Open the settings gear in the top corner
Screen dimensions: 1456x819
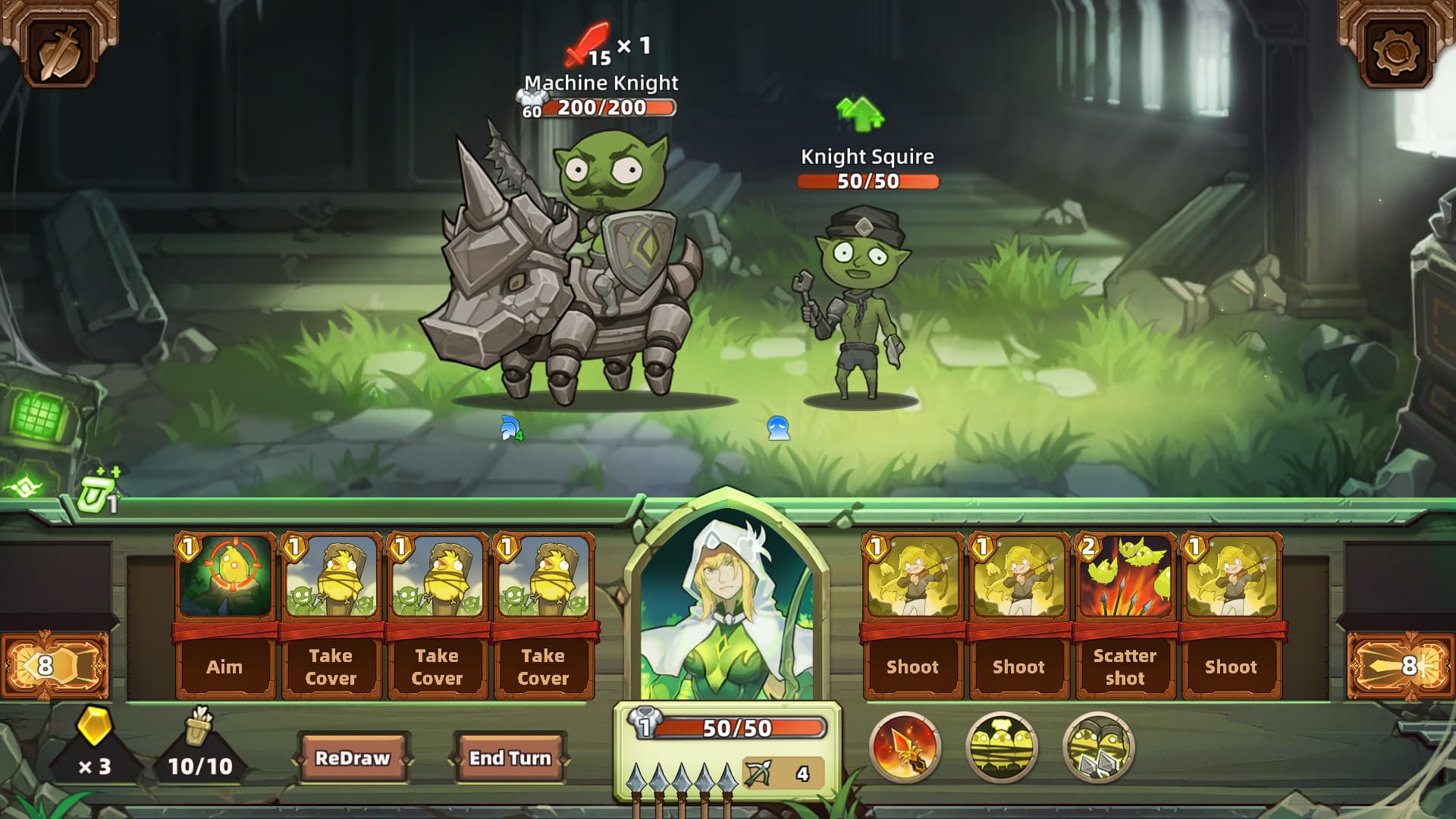tap(1395, 49)
